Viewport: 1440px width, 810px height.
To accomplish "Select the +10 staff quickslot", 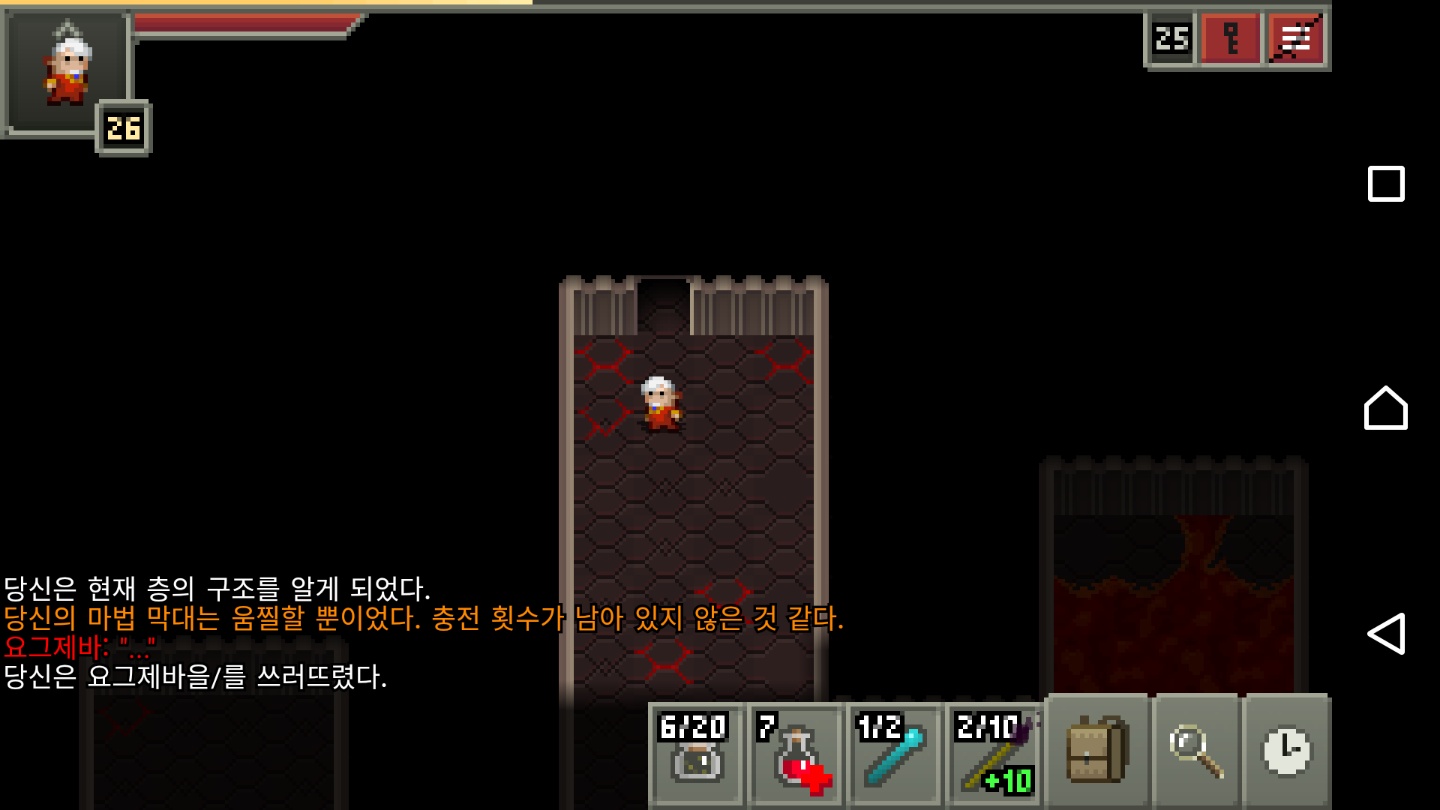I will point(994,757).
